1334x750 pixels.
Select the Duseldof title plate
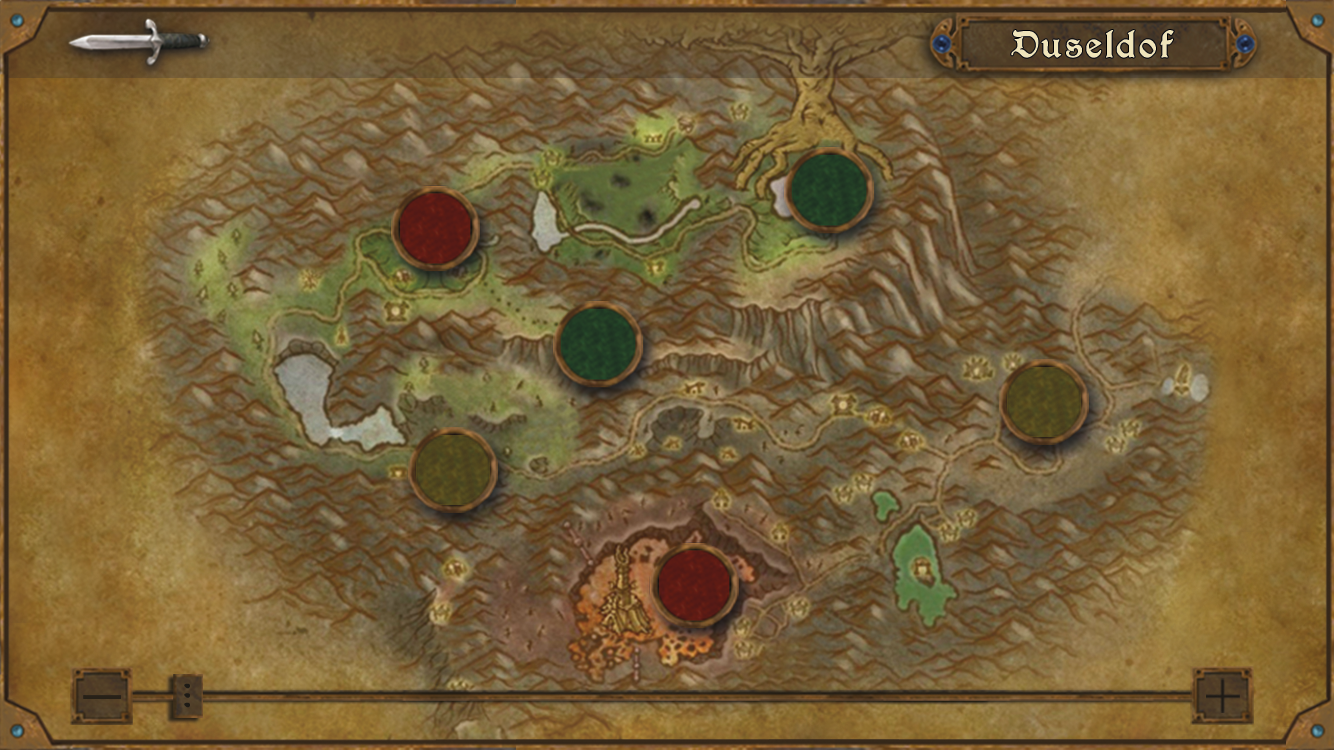[x=1093, y=44]
